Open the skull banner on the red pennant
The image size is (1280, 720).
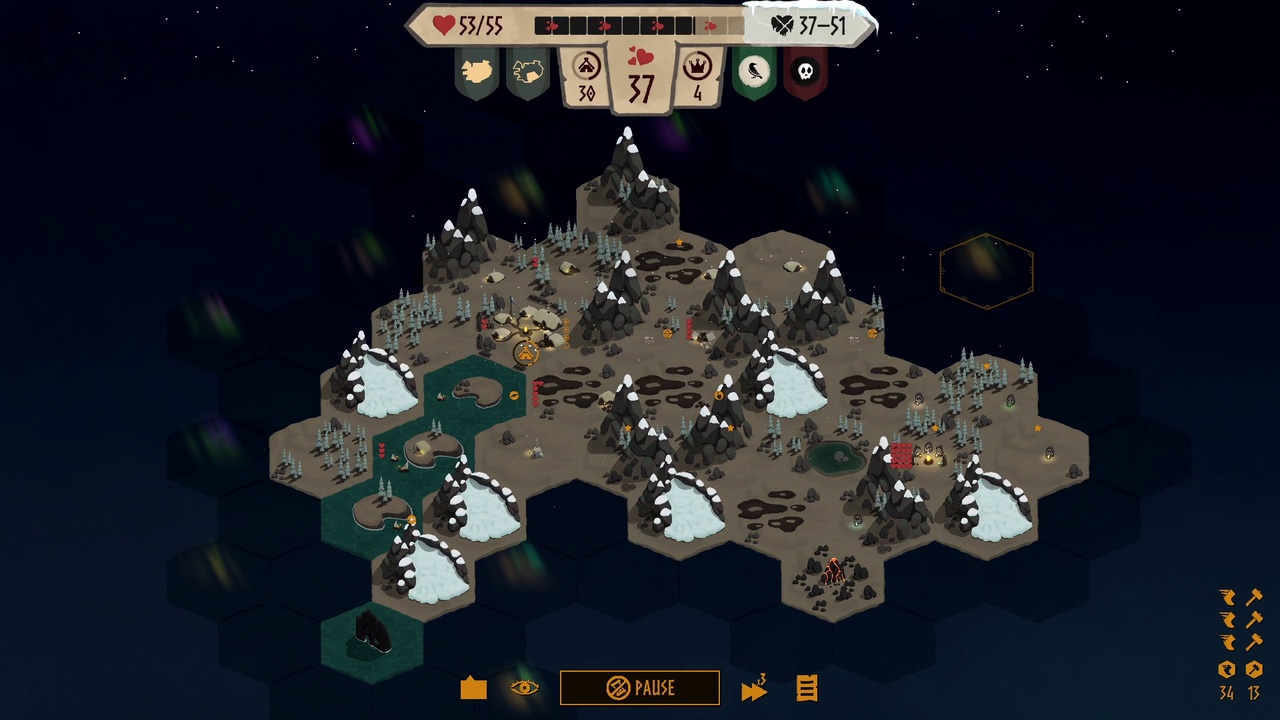(x=806, y=72)
